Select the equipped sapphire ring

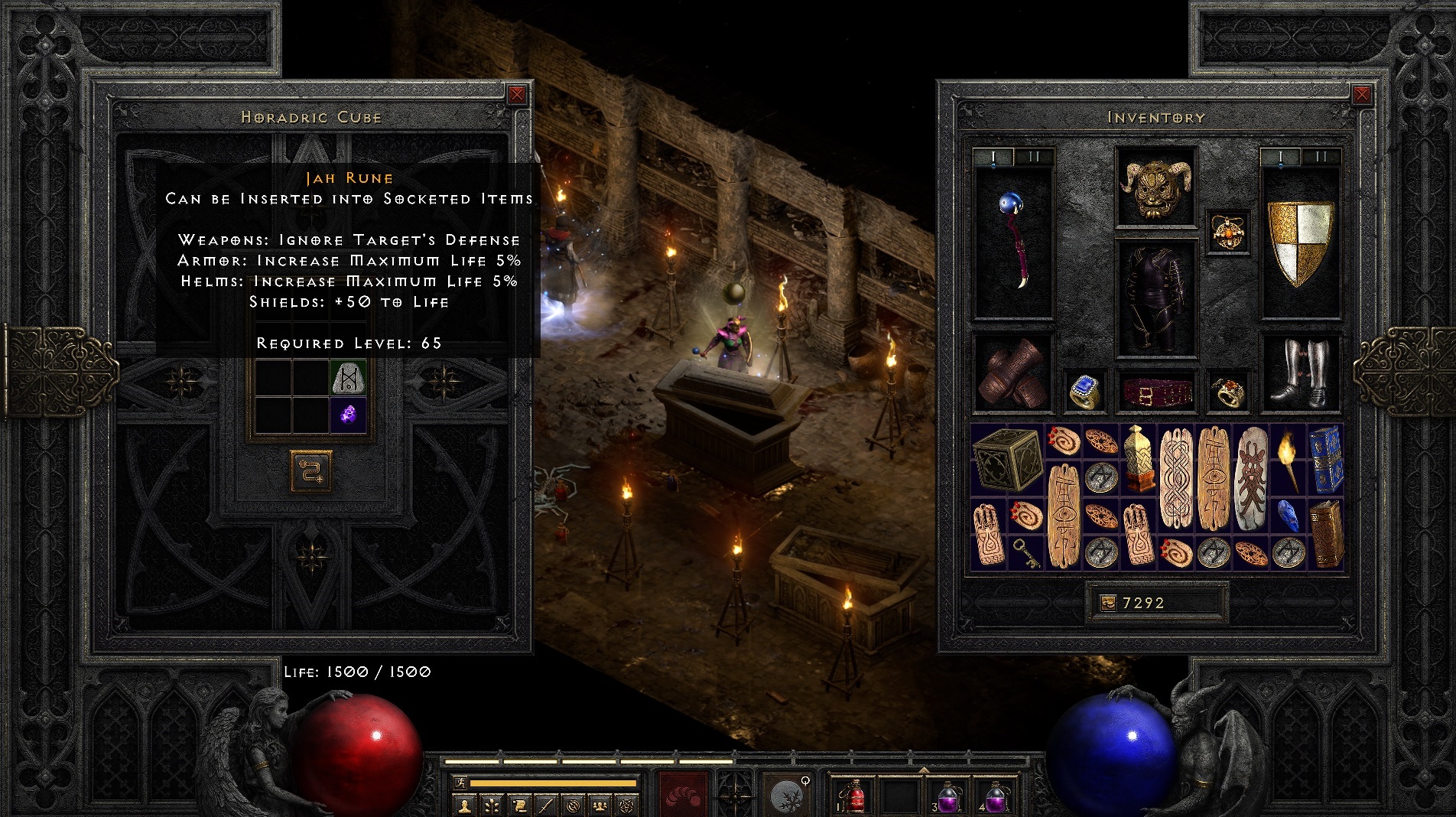(1084, 392)
